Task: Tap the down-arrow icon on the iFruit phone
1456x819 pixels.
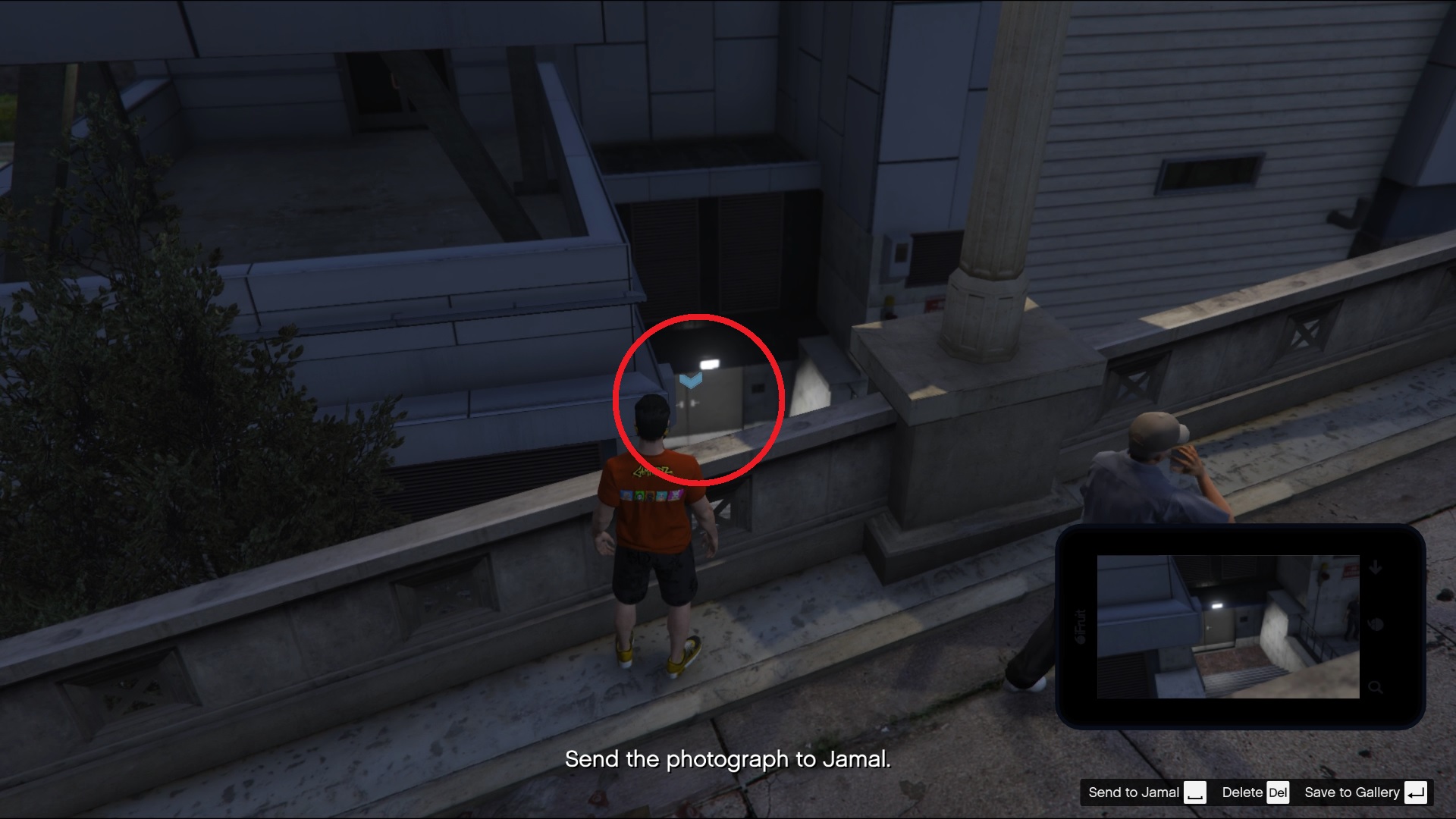Action: point(1376,567)
